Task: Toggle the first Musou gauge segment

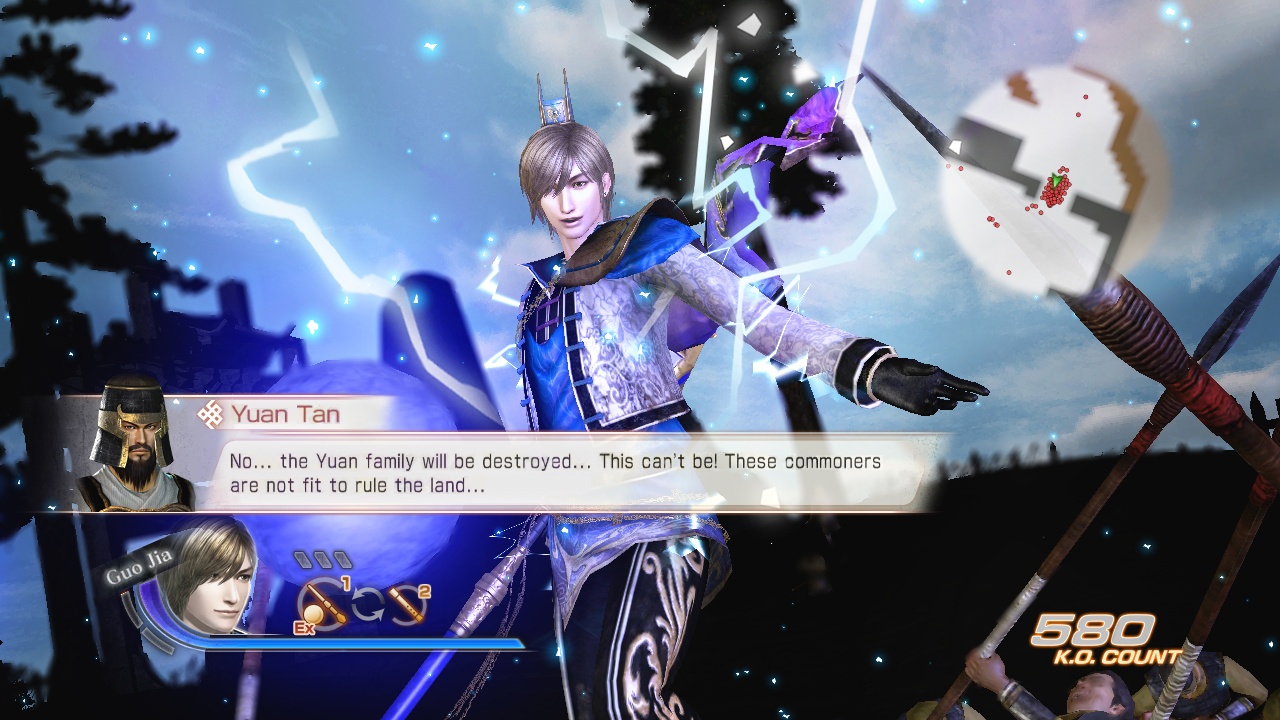Action: tap(304, 558)
